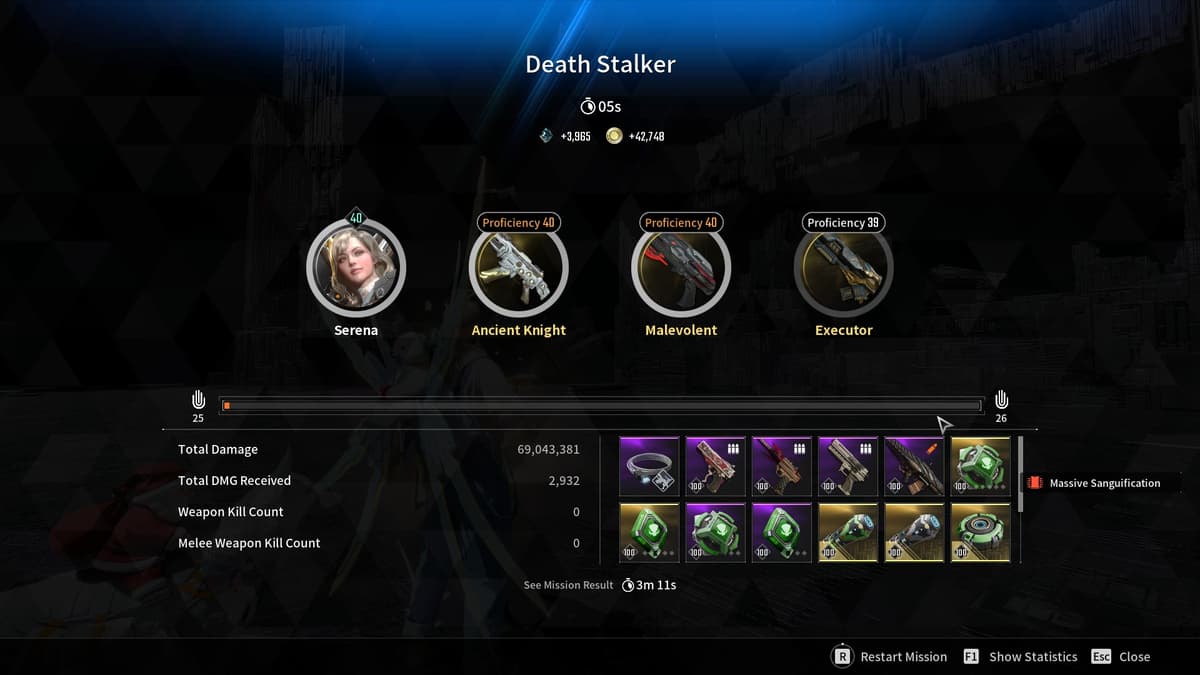The height and width of the screenshot is (675, 1200).
Task: Select the flat green disc reward slot
Action: coord(980,532)
